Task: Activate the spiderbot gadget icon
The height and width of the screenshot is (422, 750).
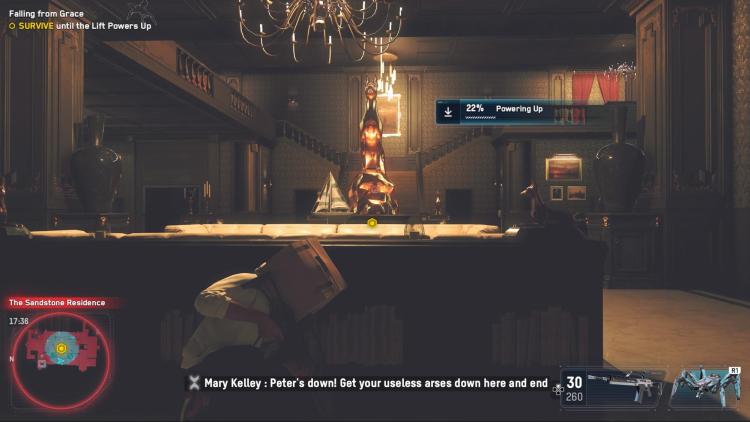Action: coord(704,386)
